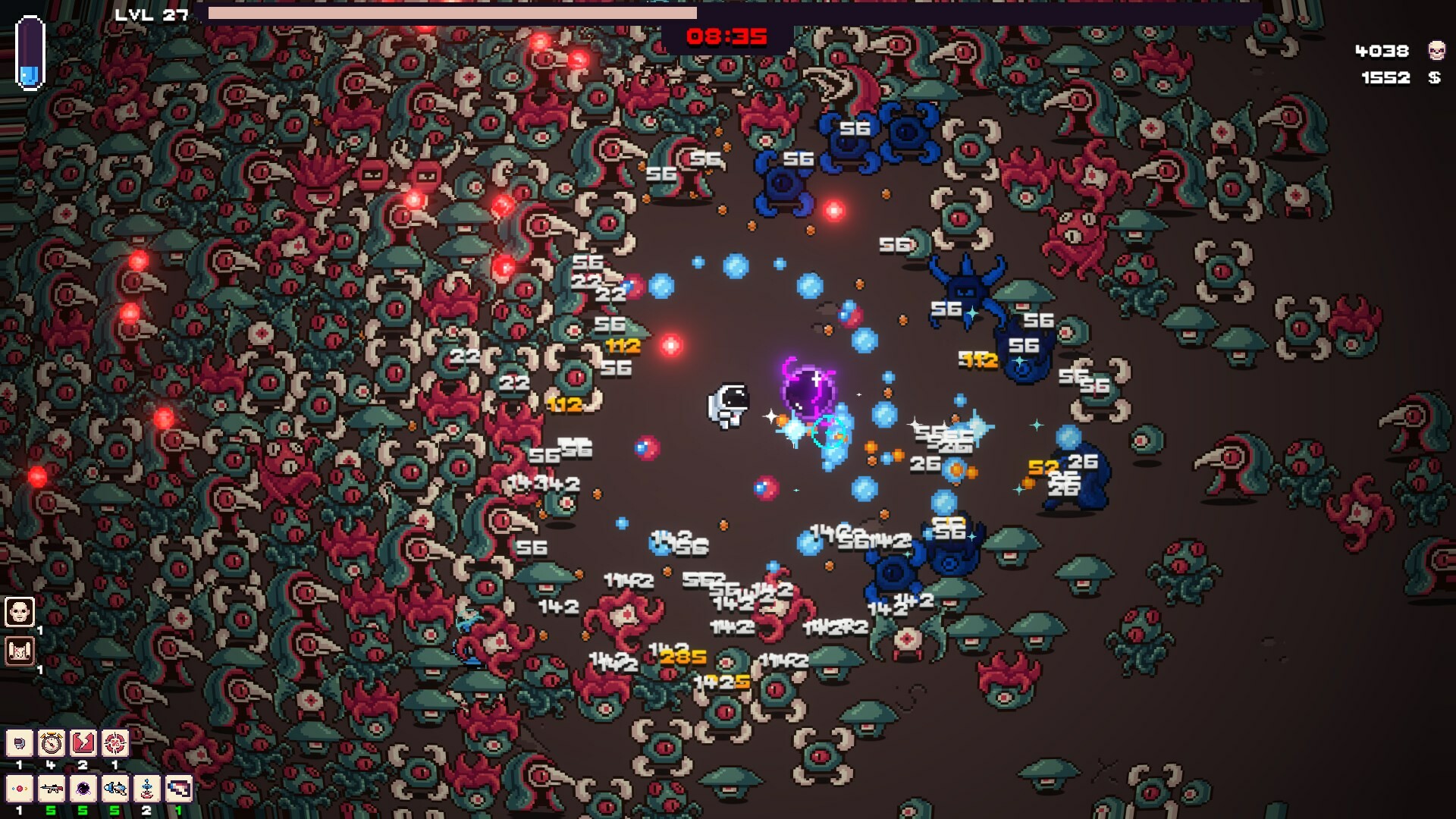Select the blue fish rocket weapon slot

pyautogui.click(x=115, y=790)
